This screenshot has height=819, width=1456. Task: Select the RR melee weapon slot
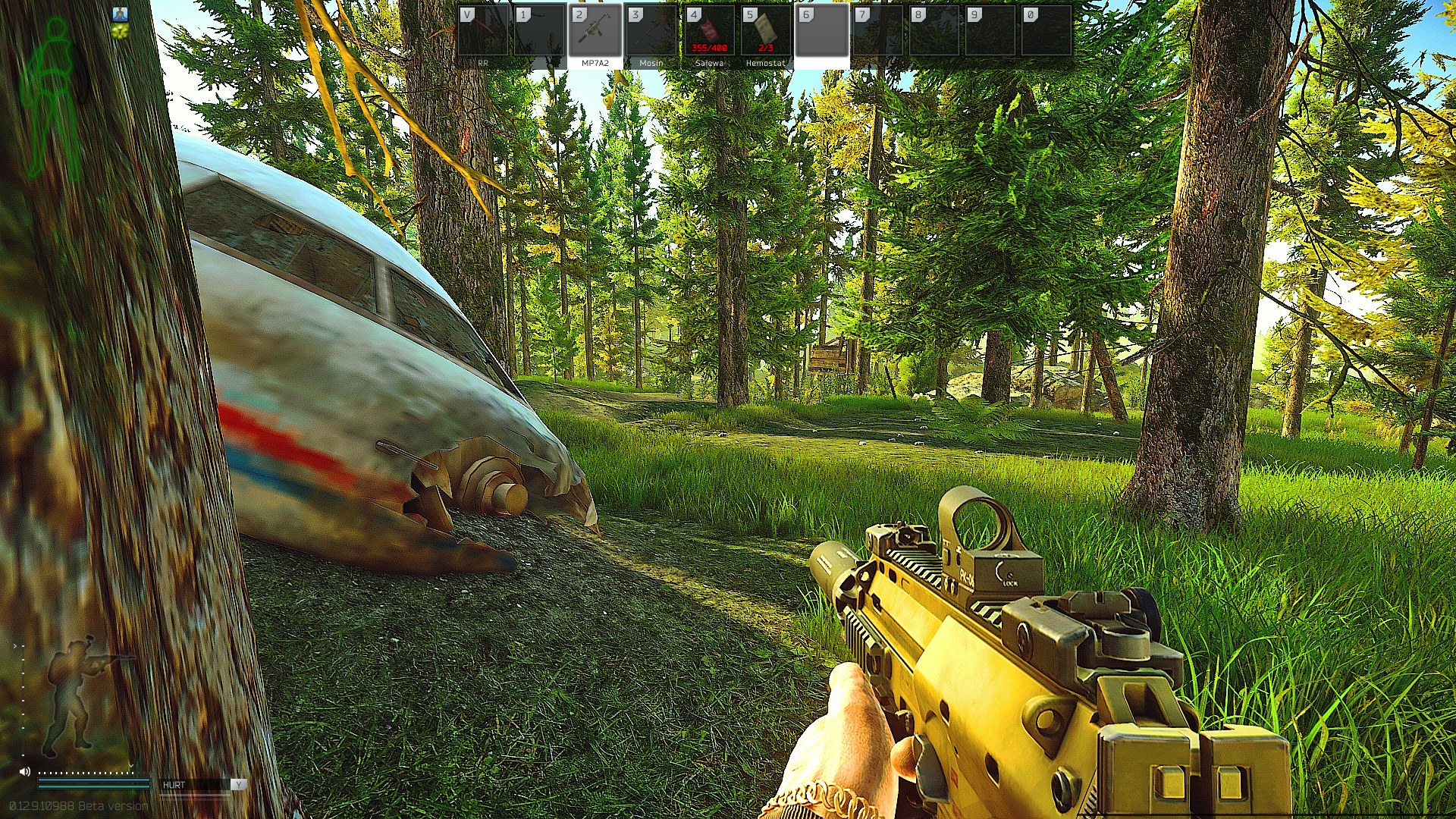pos(483,35)
